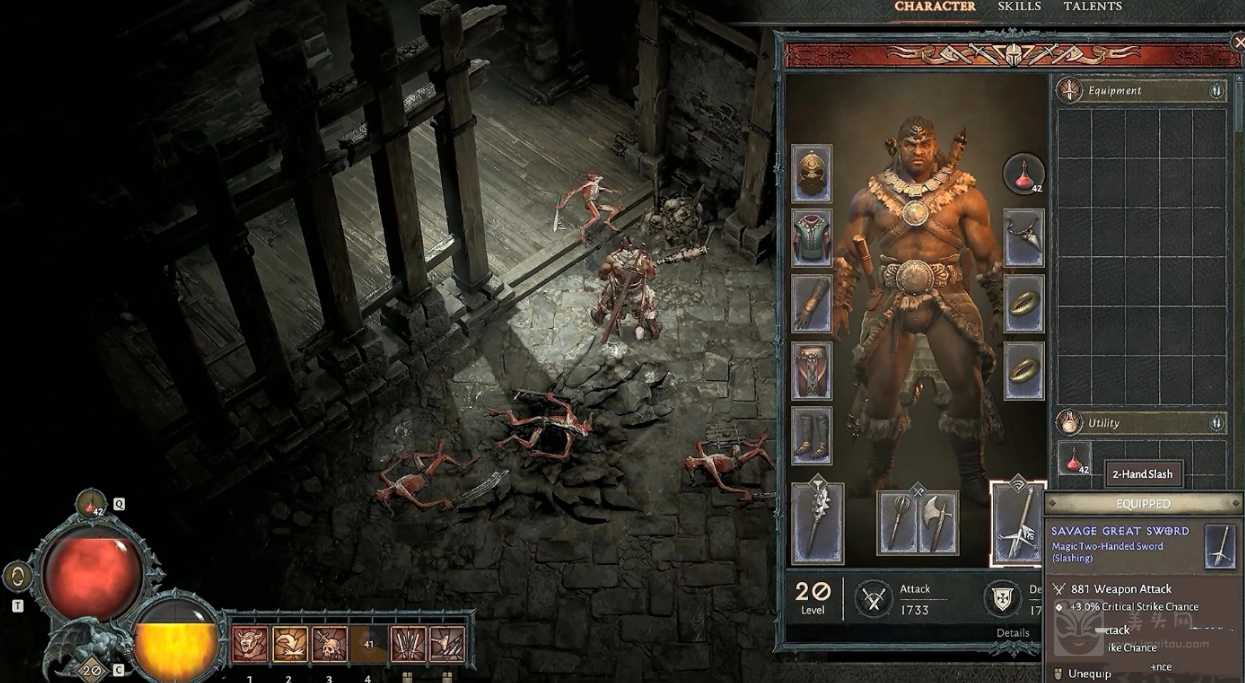Sort the Equipment inventory section

tap(1216, 91)
